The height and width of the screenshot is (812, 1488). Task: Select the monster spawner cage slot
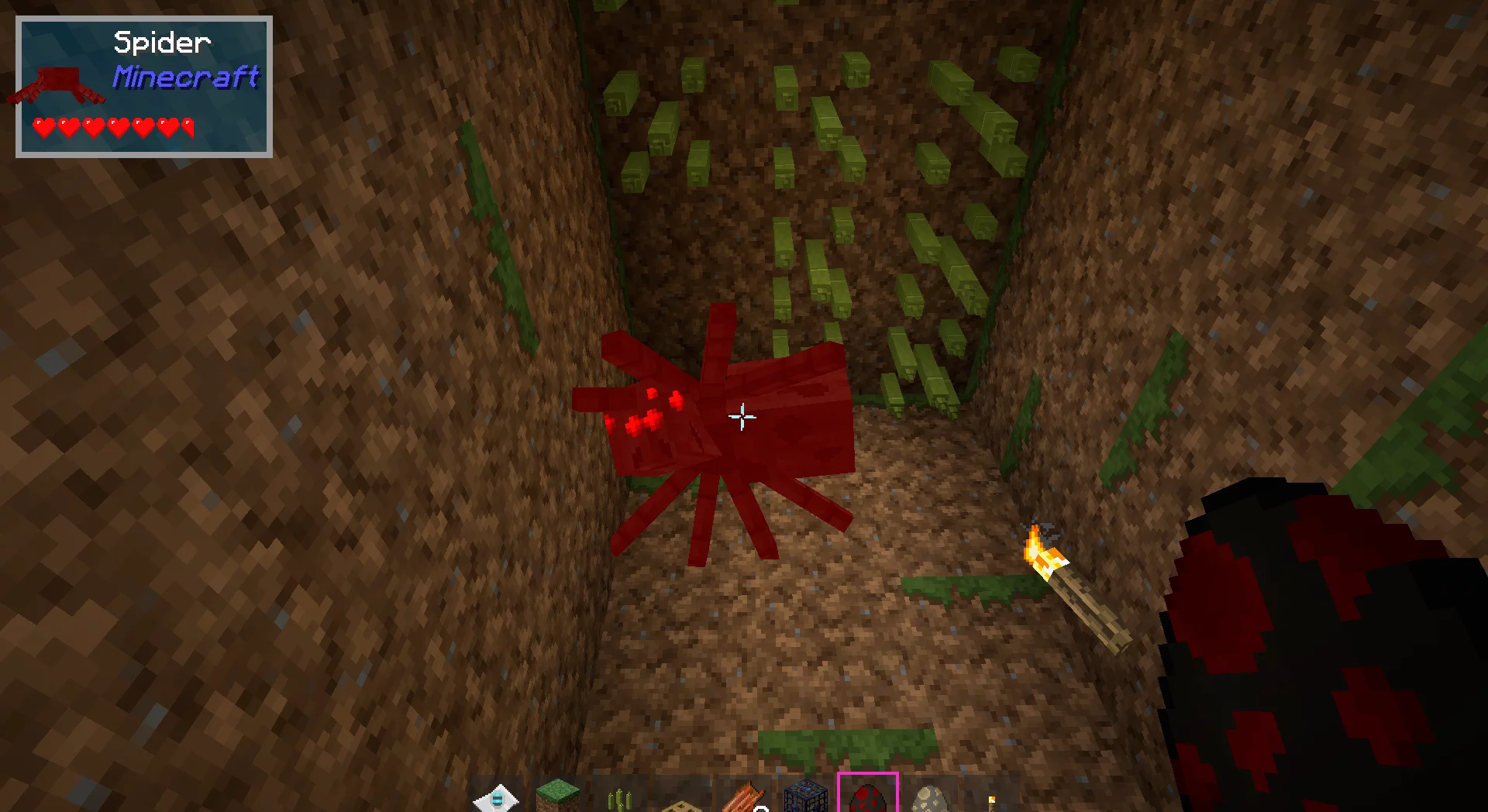tap(806, 797)
